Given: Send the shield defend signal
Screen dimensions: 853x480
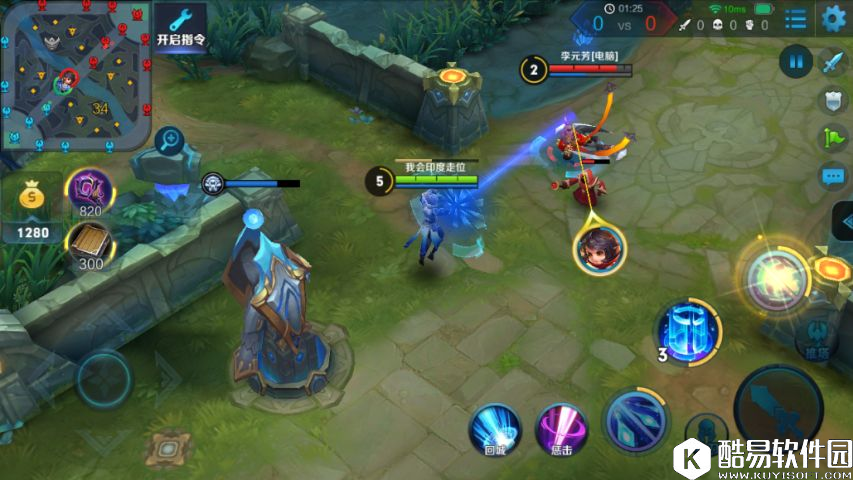Looking at the screenshot, I should click(x=833, y=100).
